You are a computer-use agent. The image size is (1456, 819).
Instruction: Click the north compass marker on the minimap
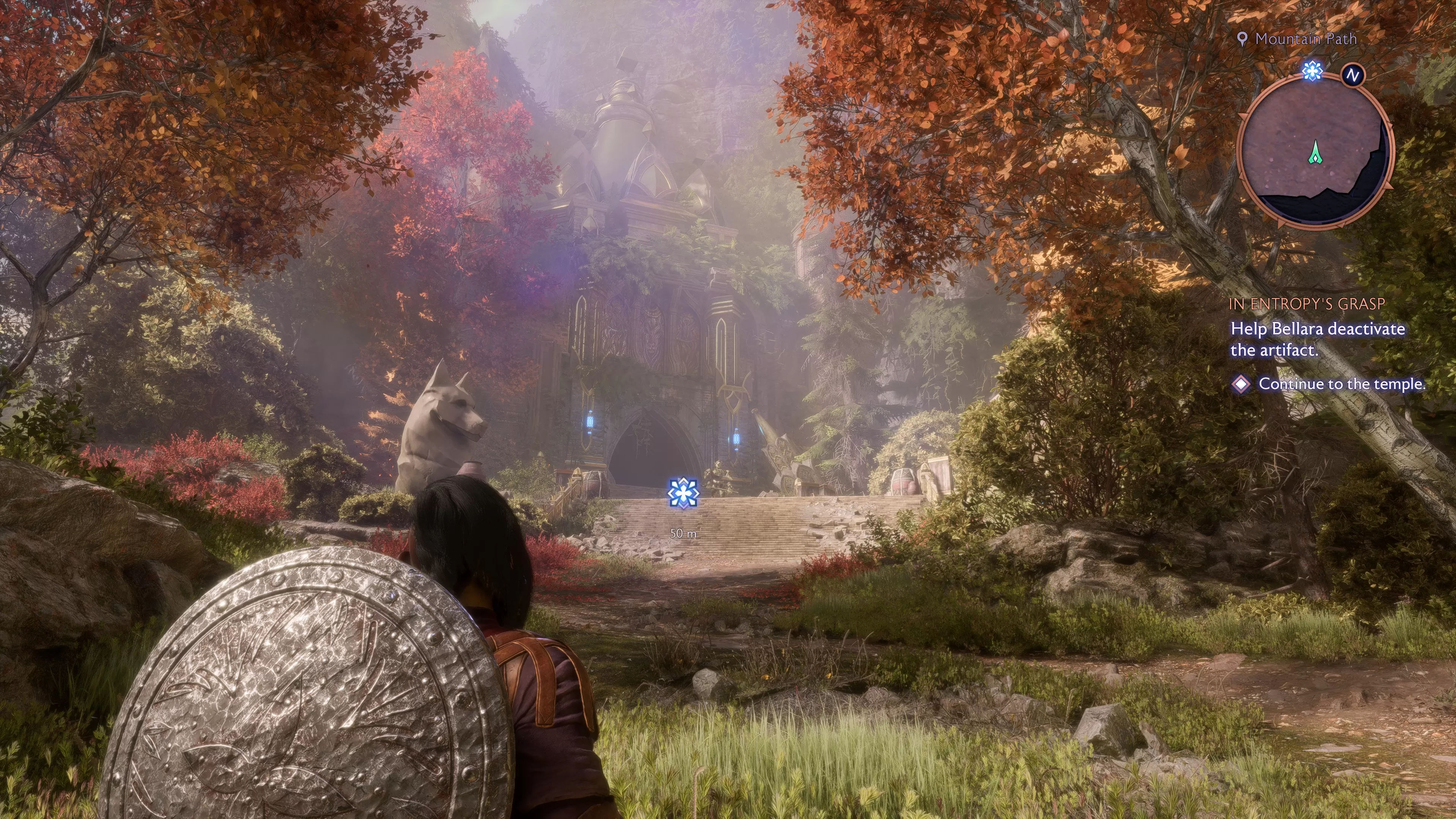[x=1352, y=75]
